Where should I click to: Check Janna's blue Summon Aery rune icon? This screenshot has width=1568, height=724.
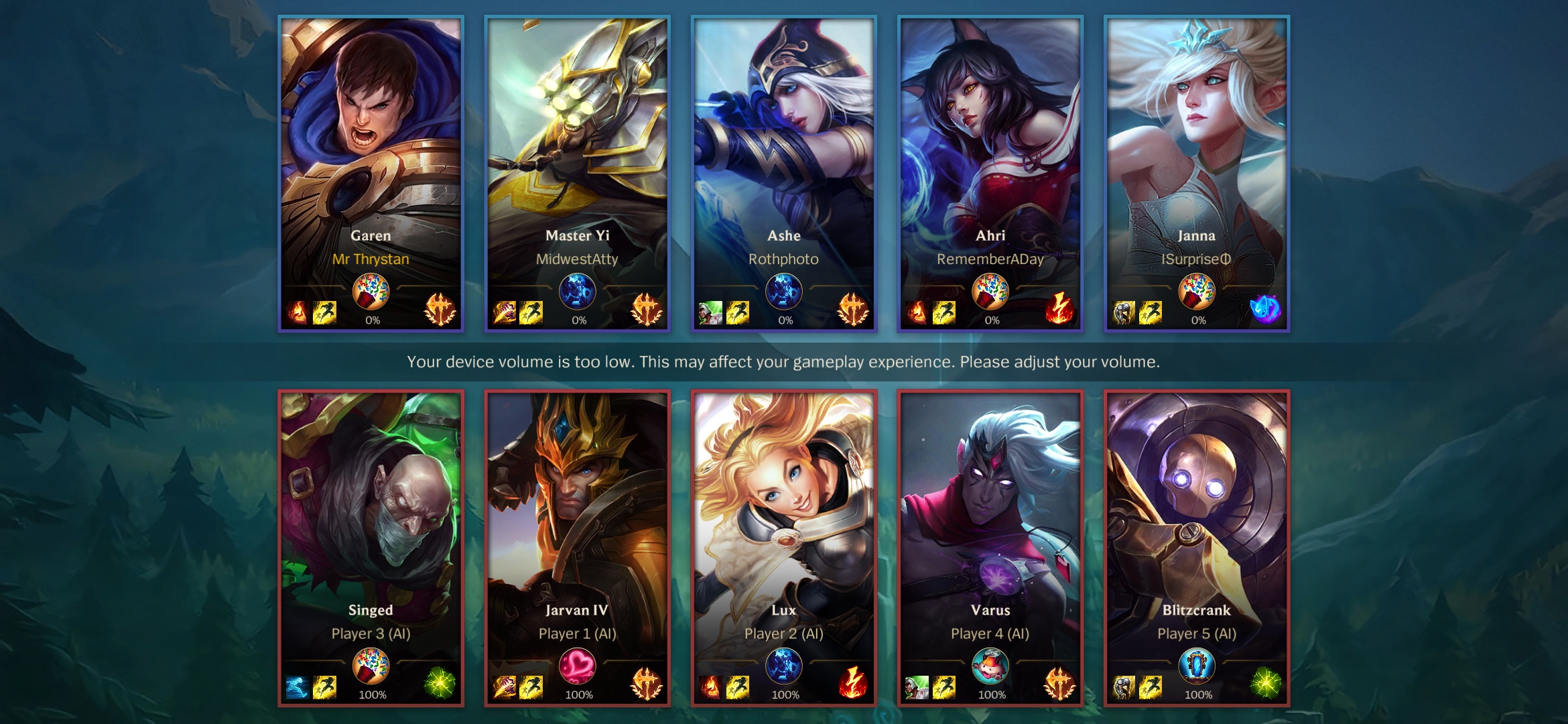click(x=1265, y=309)
